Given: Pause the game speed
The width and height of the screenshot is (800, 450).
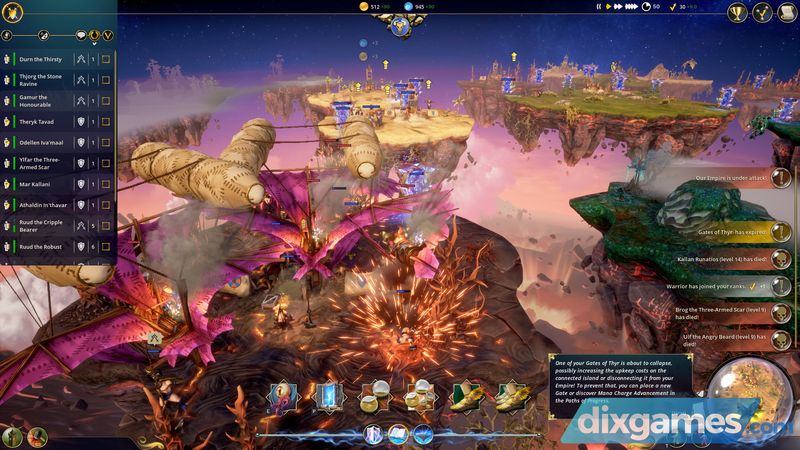Looking at the screenshot, I should (599, 7).
